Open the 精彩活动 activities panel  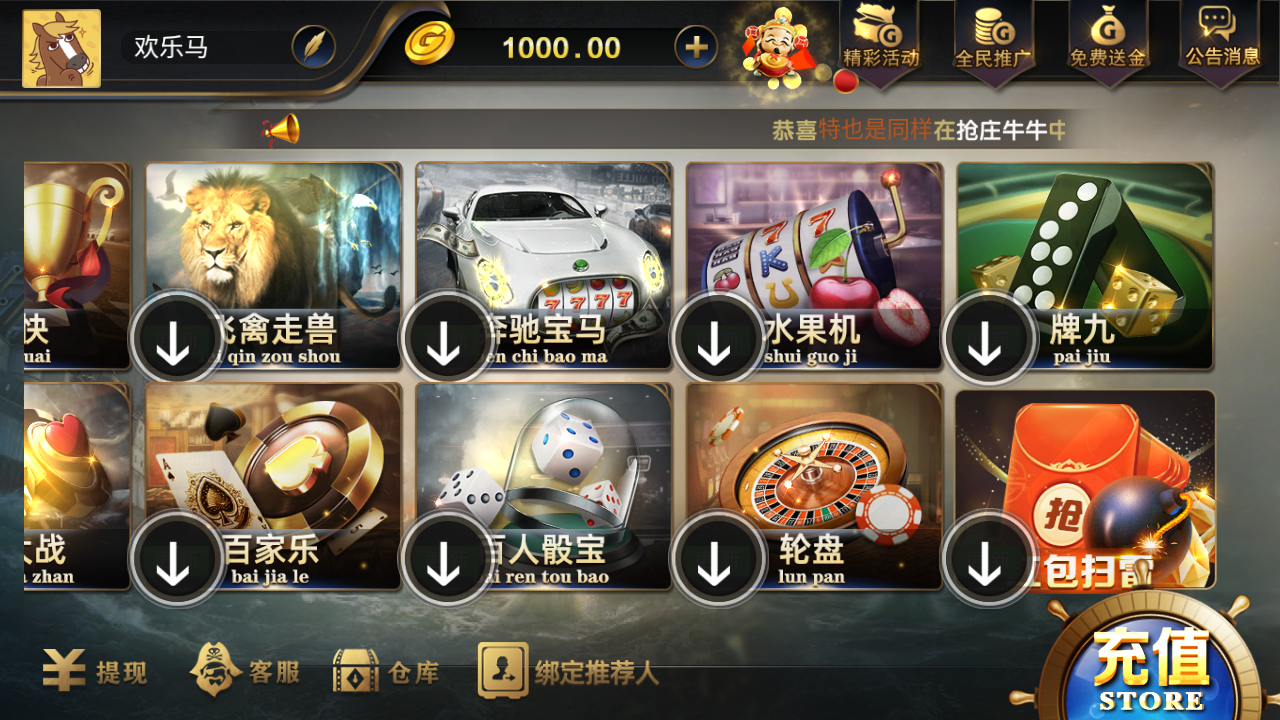tap(880, 42)
